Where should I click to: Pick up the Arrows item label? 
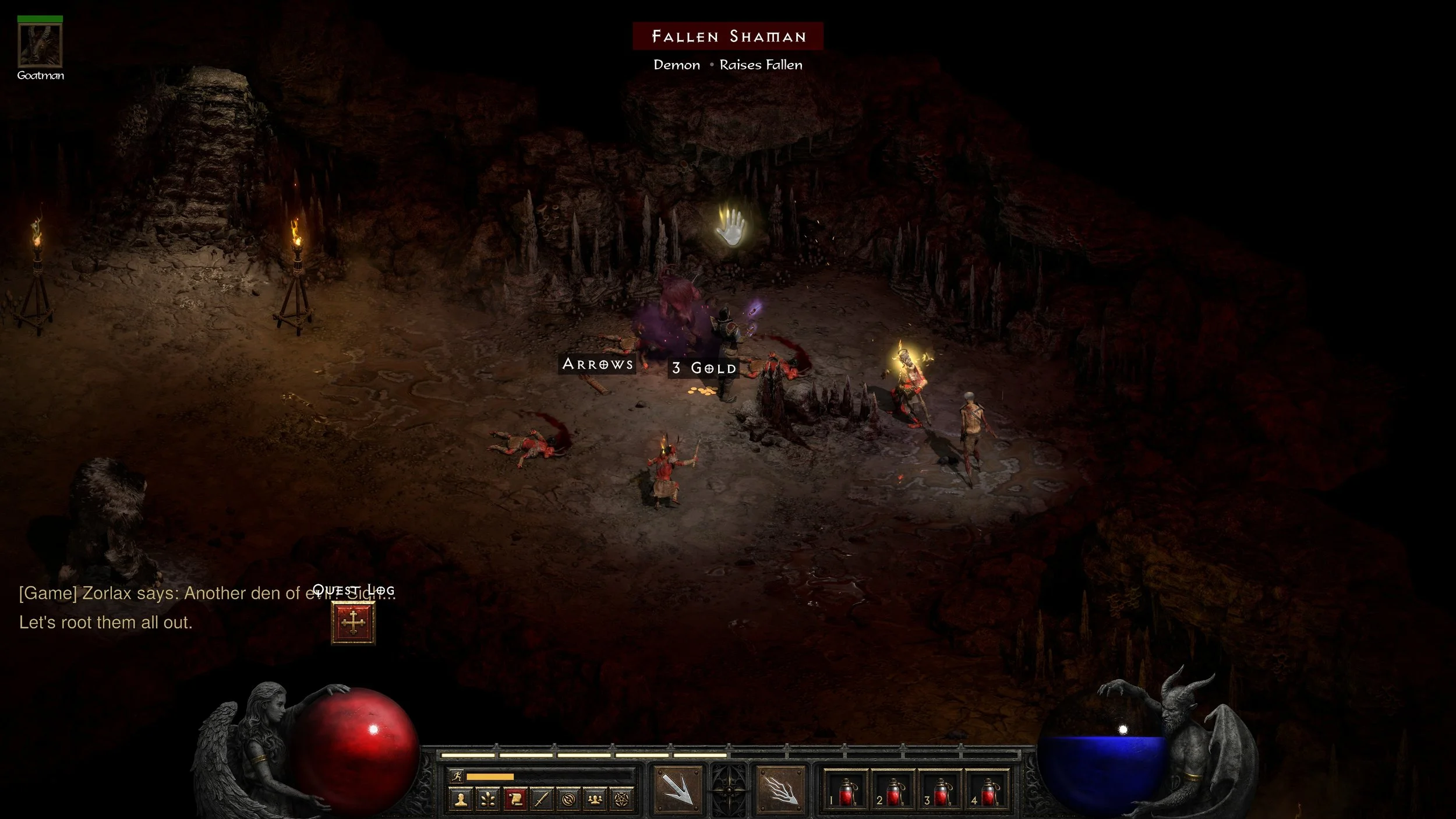coord(598,364)
